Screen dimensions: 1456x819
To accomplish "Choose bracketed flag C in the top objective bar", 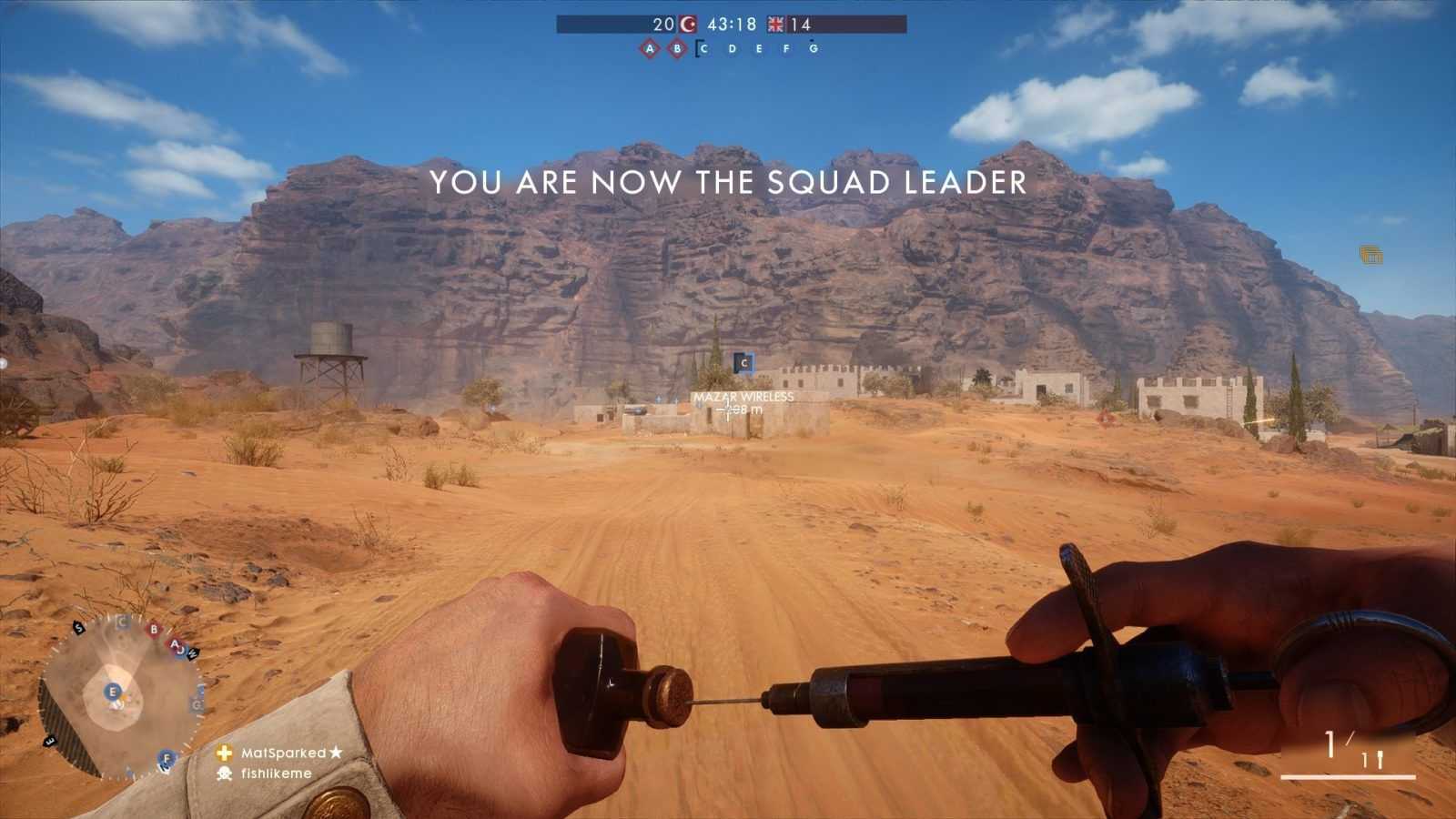I will (703, 49).
